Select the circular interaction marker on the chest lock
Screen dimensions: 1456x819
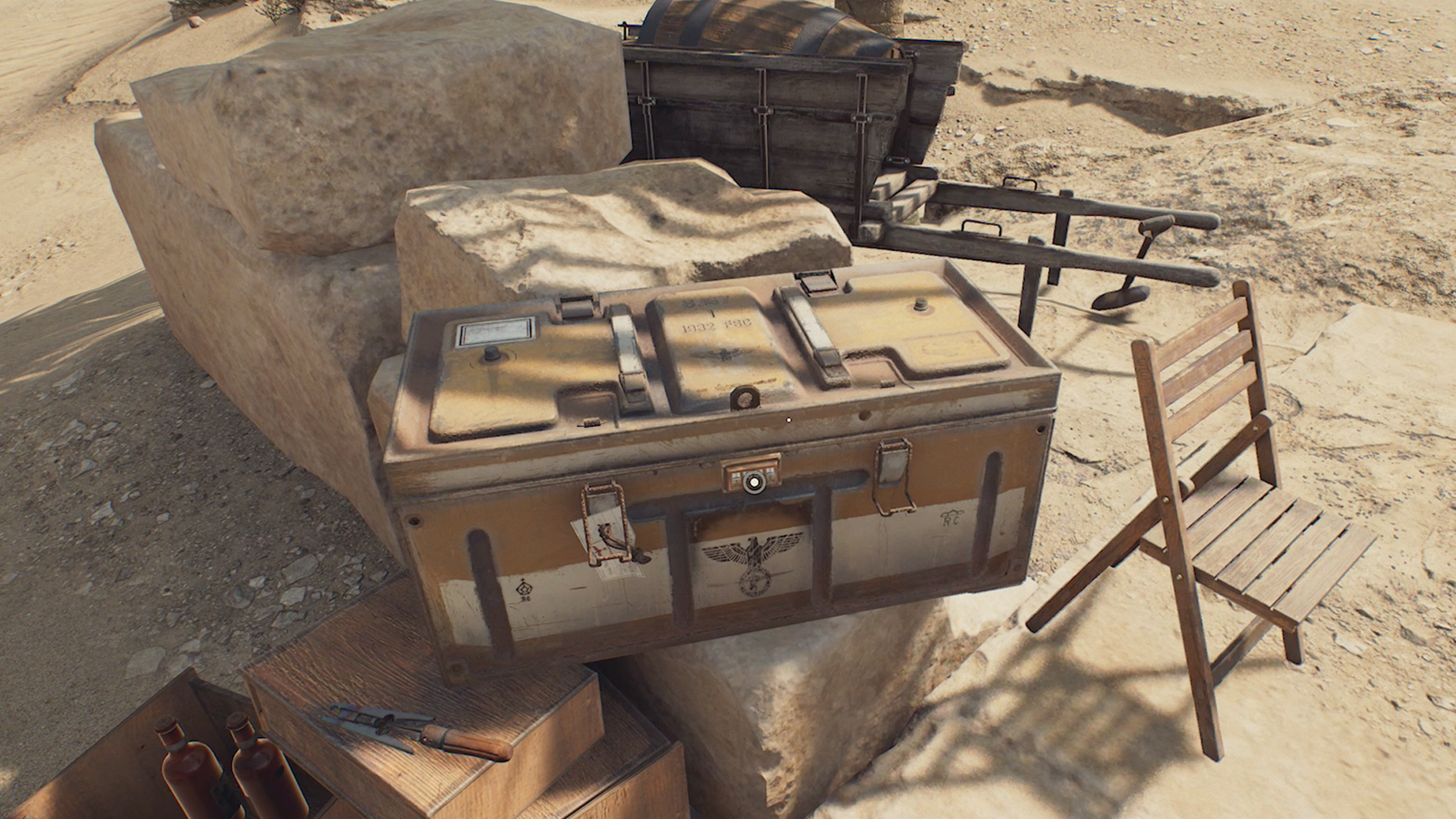pos(752,483)
